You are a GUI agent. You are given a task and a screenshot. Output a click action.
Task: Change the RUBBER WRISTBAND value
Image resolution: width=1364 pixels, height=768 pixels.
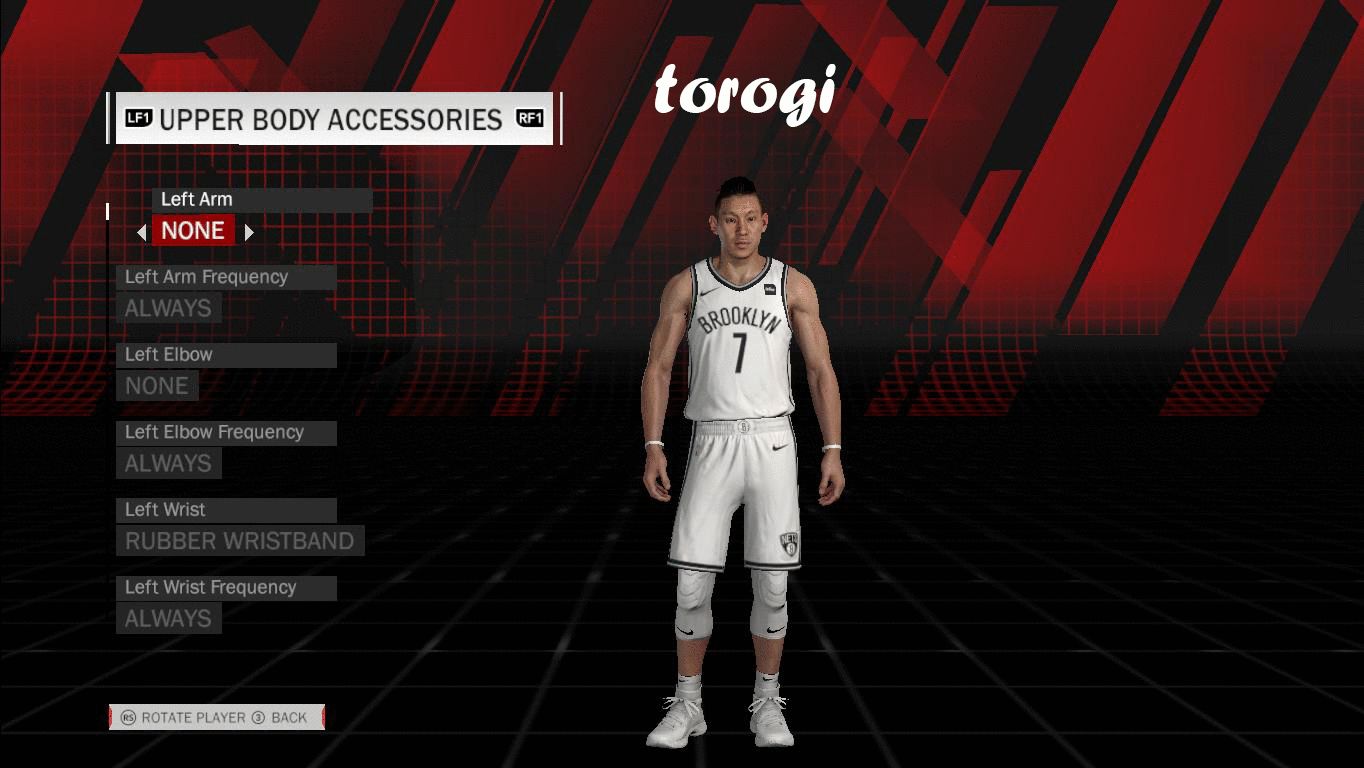[x=240, y=541]
